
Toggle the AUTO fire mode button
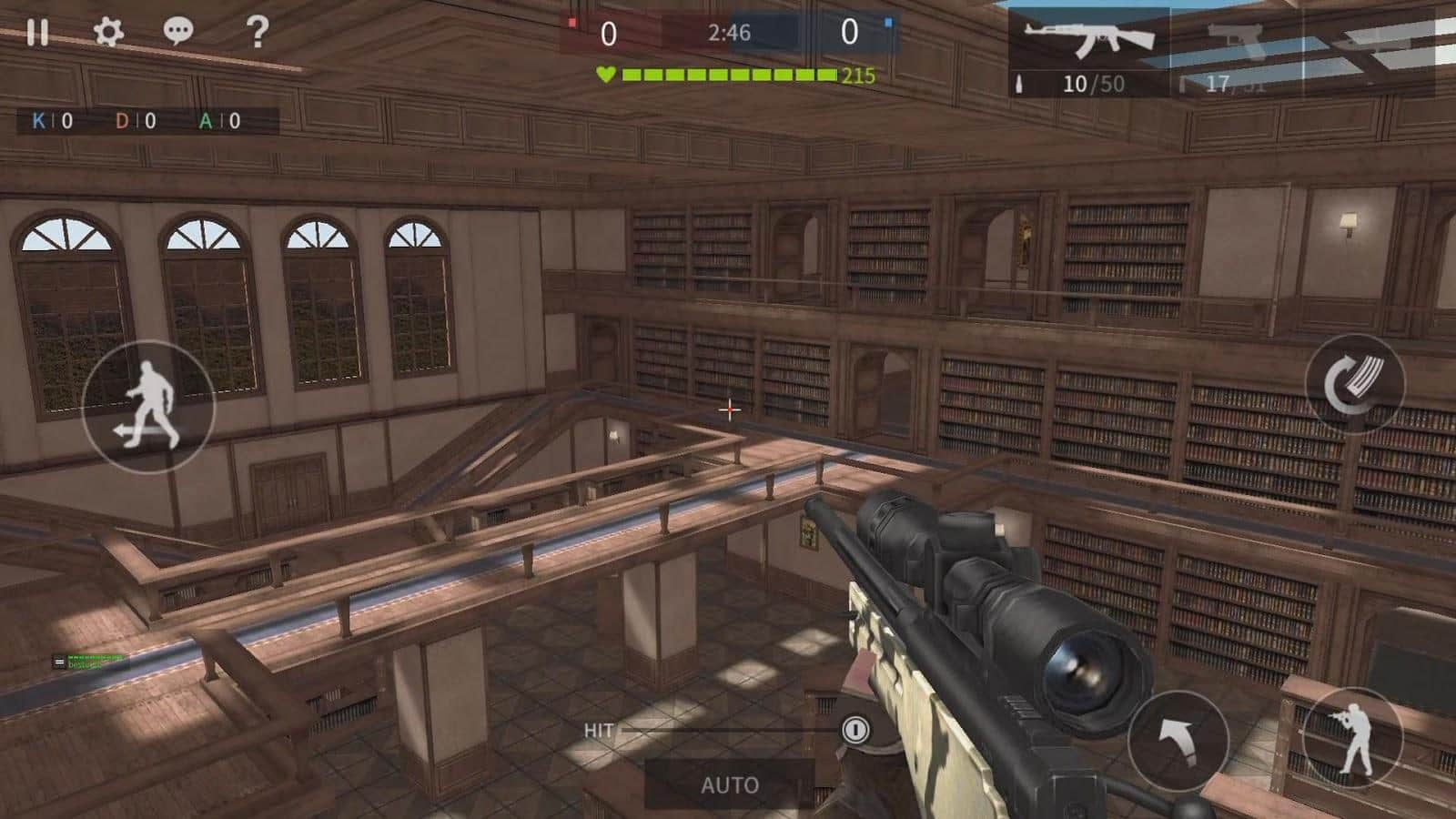pos(729,784)
